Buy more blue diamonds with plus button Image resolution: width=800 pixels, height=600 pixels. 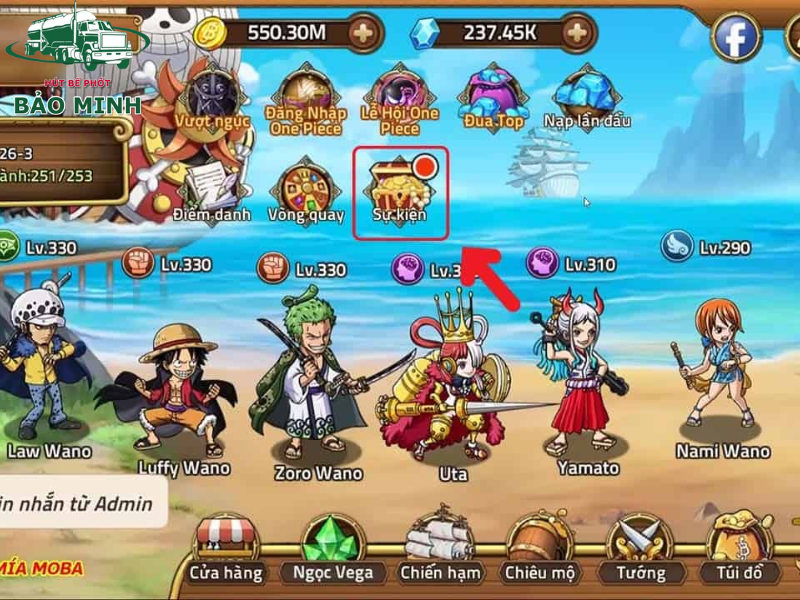coord(575,33)
